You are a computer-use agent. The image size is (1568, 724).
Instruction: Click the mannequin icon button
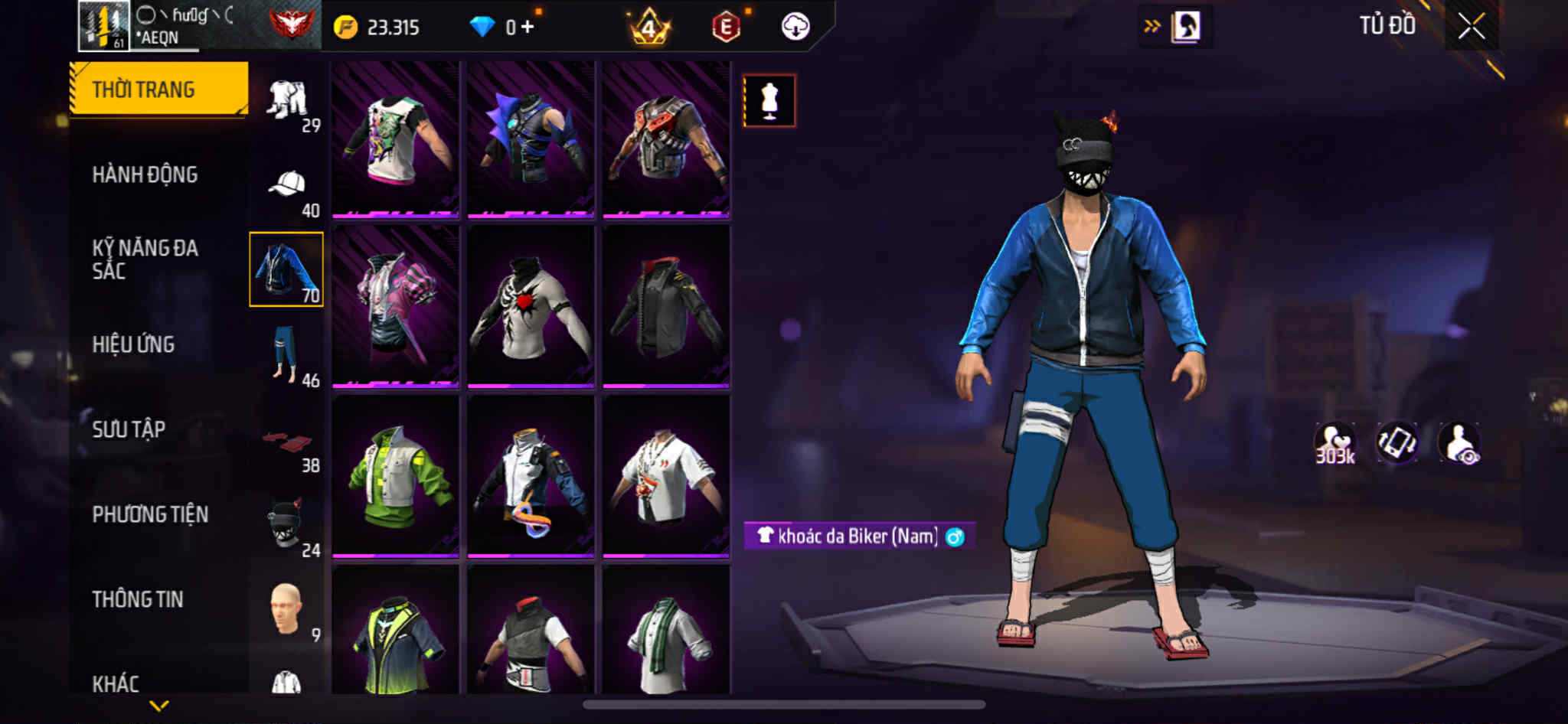point(769,100)
